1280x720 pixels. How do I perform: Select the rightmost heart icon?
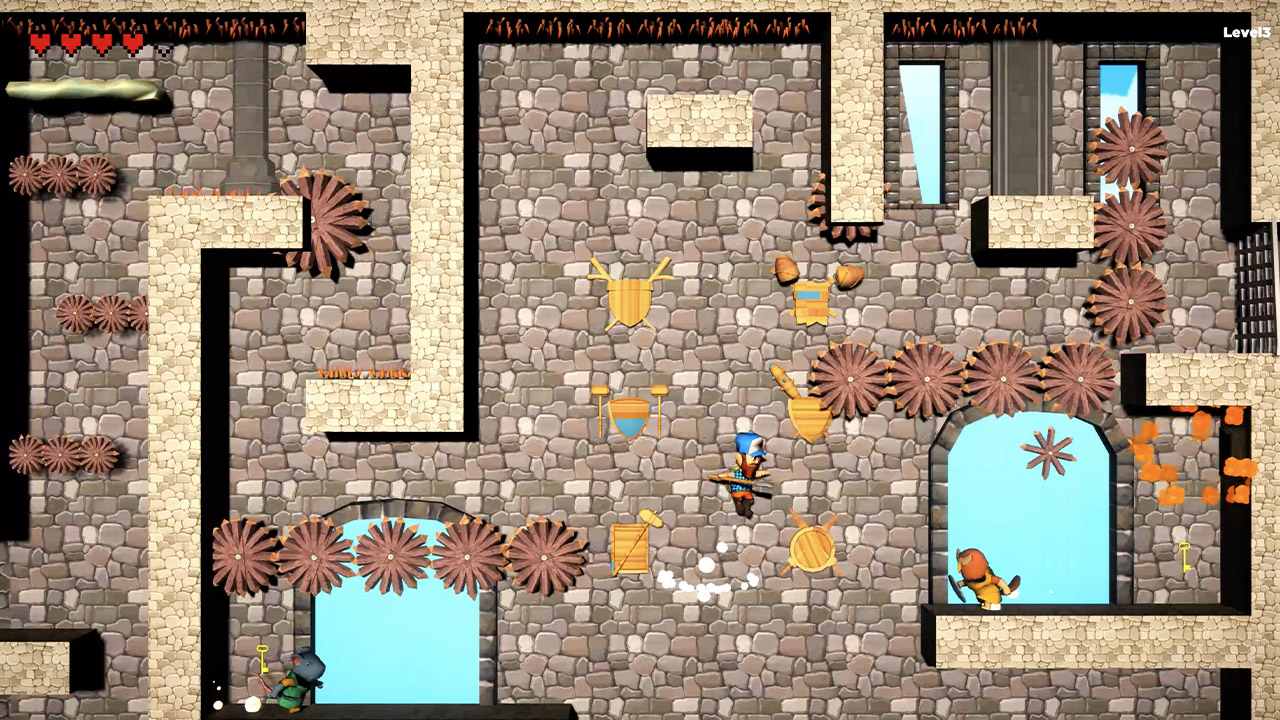pos(131,43)
